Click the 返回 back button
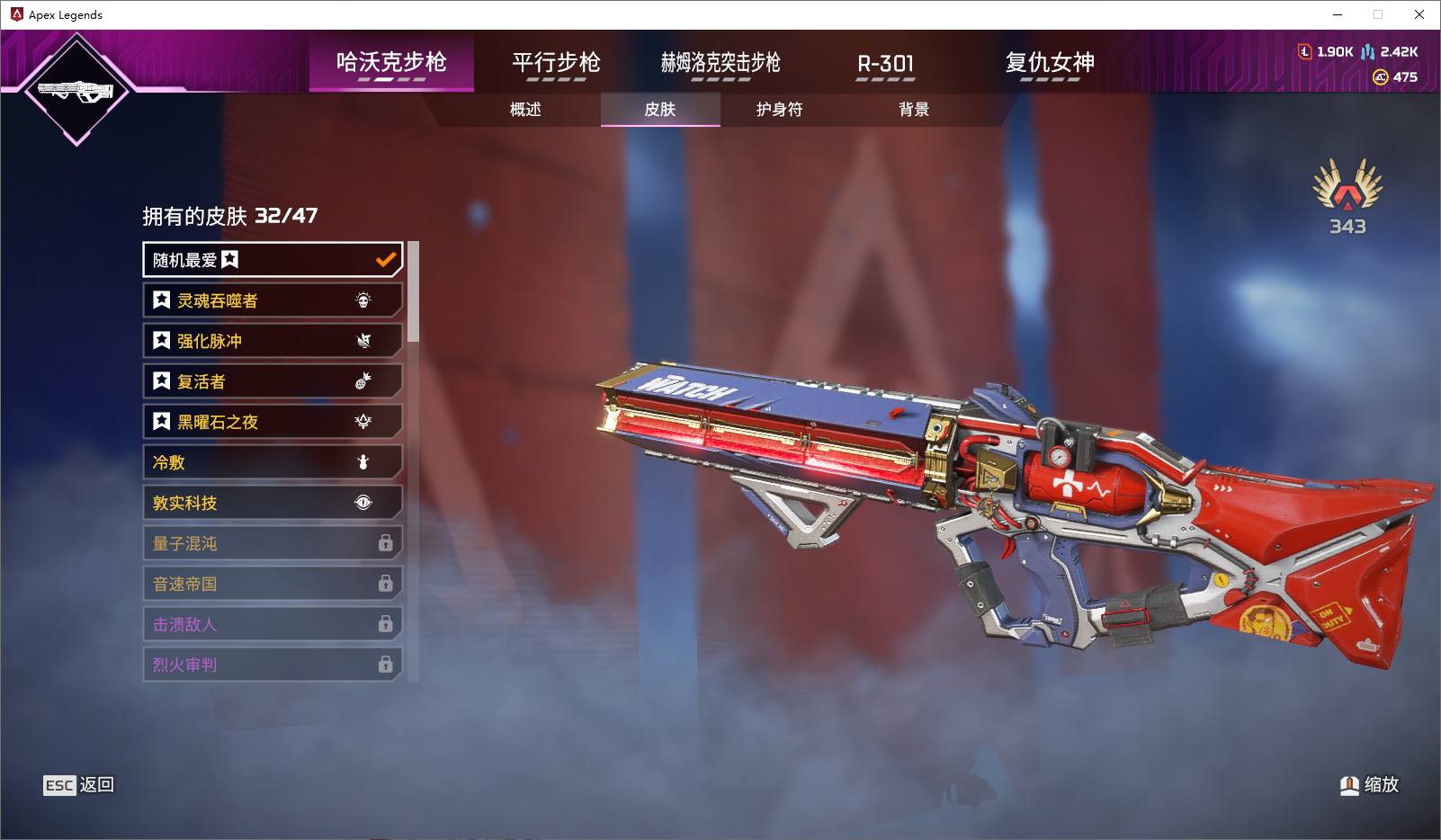 tap(79, 785)
